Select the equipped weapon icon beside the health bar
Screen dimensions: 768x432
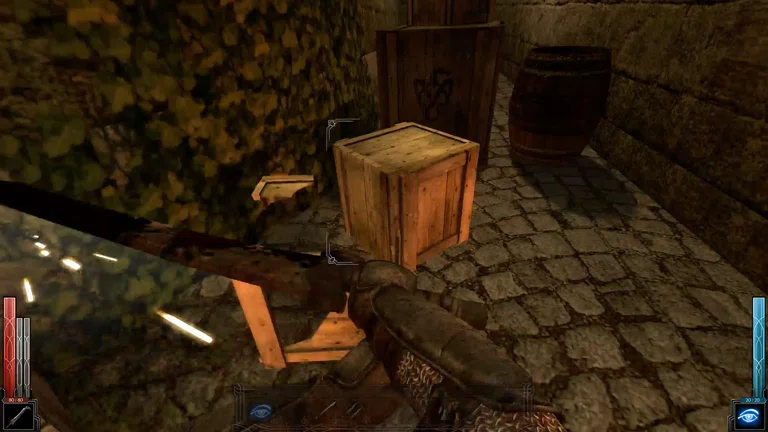point(17,416)
